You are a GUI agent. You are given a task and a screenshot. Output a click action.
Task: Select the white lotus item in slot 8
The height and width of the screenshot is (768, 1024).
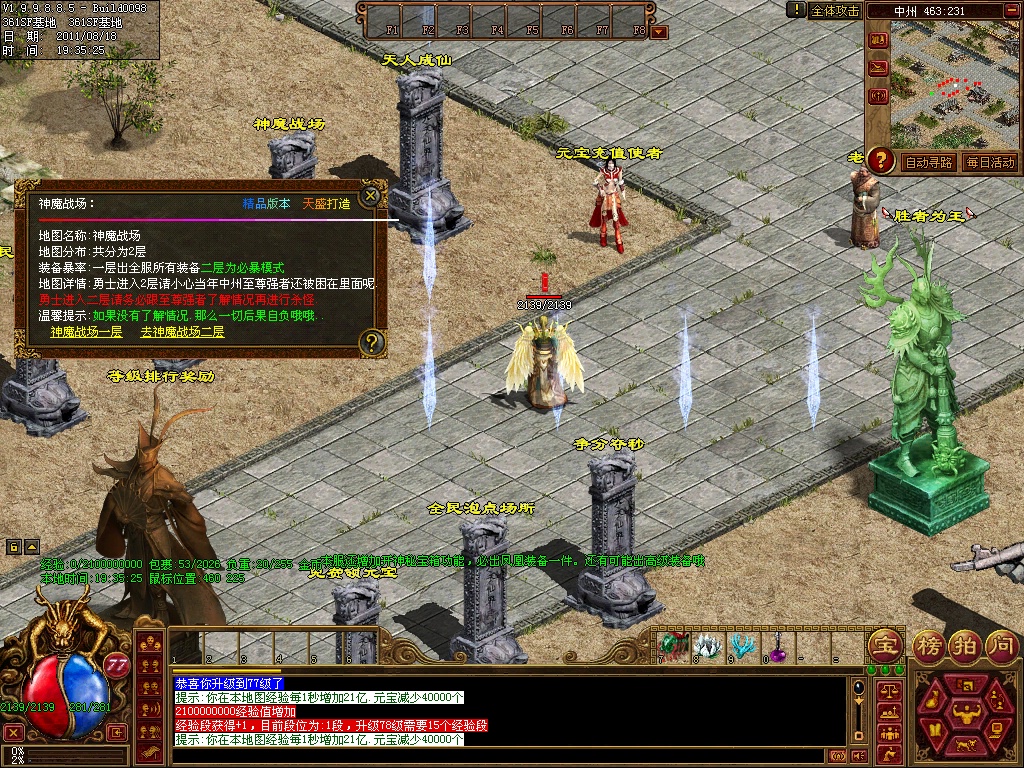707,645
